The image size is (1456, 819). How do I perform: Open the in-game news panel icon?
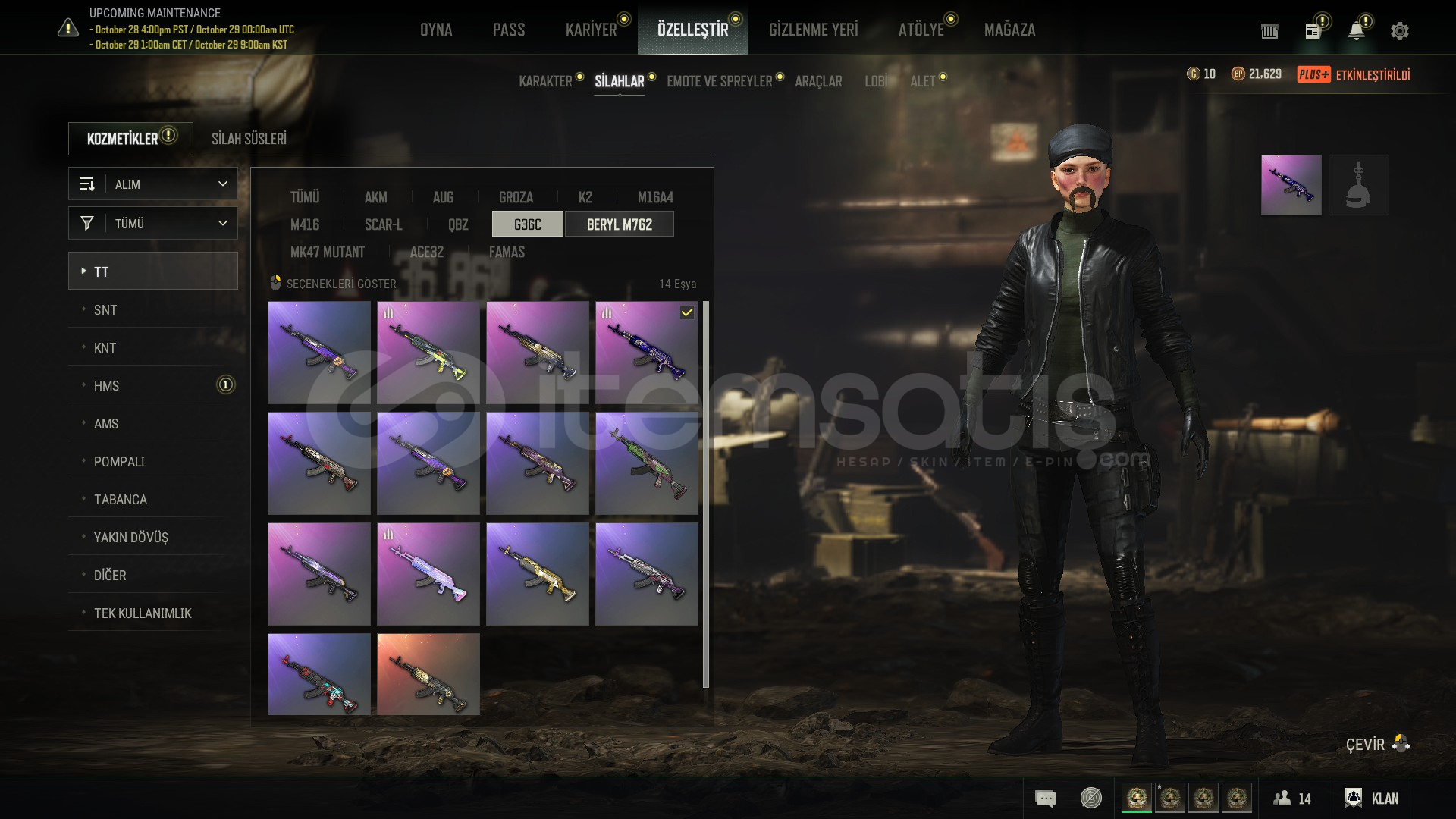pos(1314,30)
